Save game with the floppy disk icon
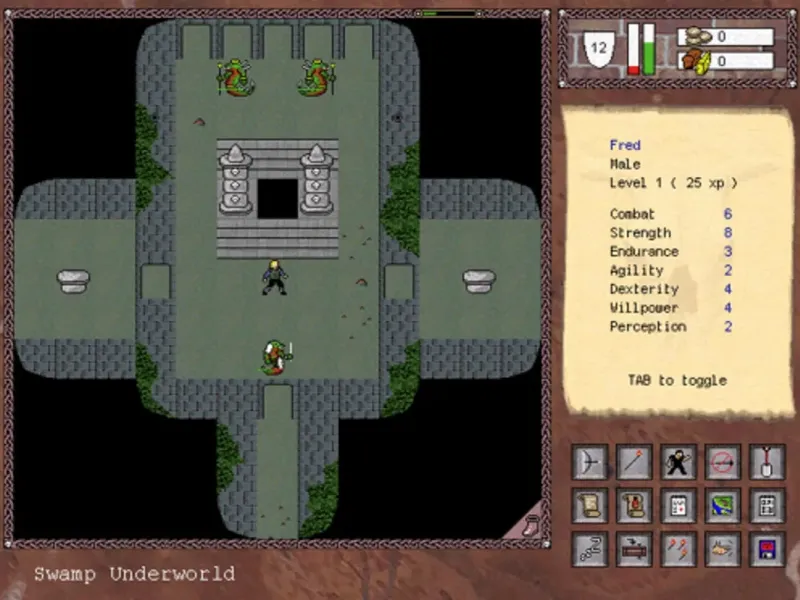This screenshot has width=800, height=600. coord(768,548)
